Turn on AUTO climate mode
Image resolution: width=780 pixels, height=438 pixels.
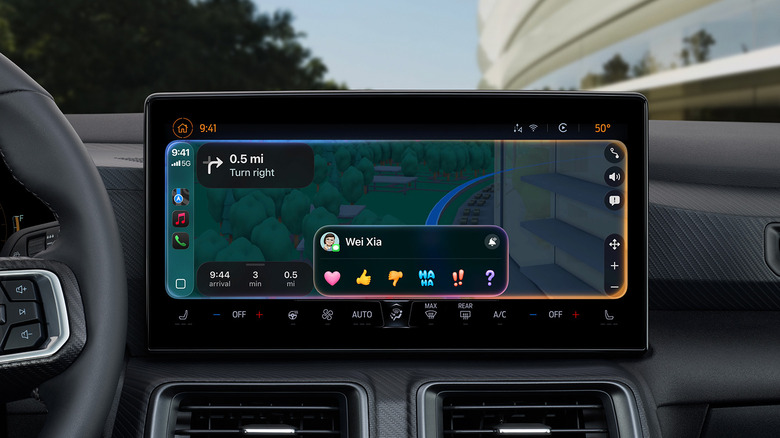[x=362, y=314]
